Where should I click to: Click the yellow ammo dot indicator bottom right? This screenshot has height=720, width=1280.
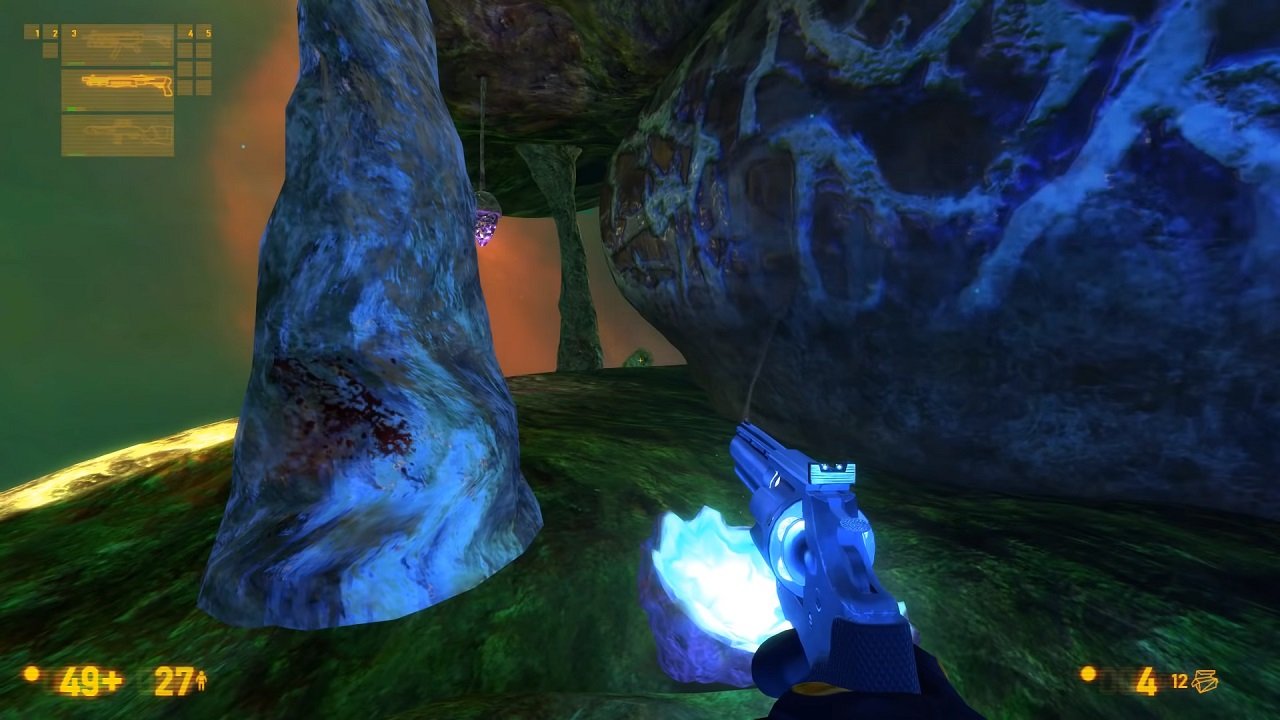tap(1089, 675)
